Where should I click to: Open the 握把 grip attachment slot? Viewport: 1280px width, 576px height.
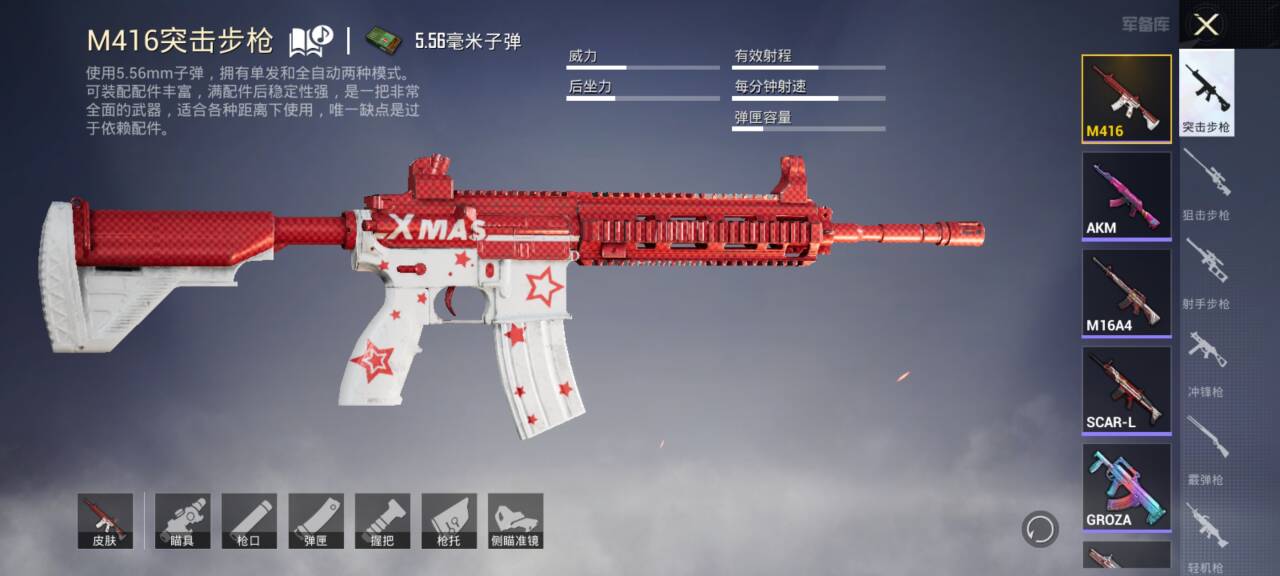tap(382, 520)
